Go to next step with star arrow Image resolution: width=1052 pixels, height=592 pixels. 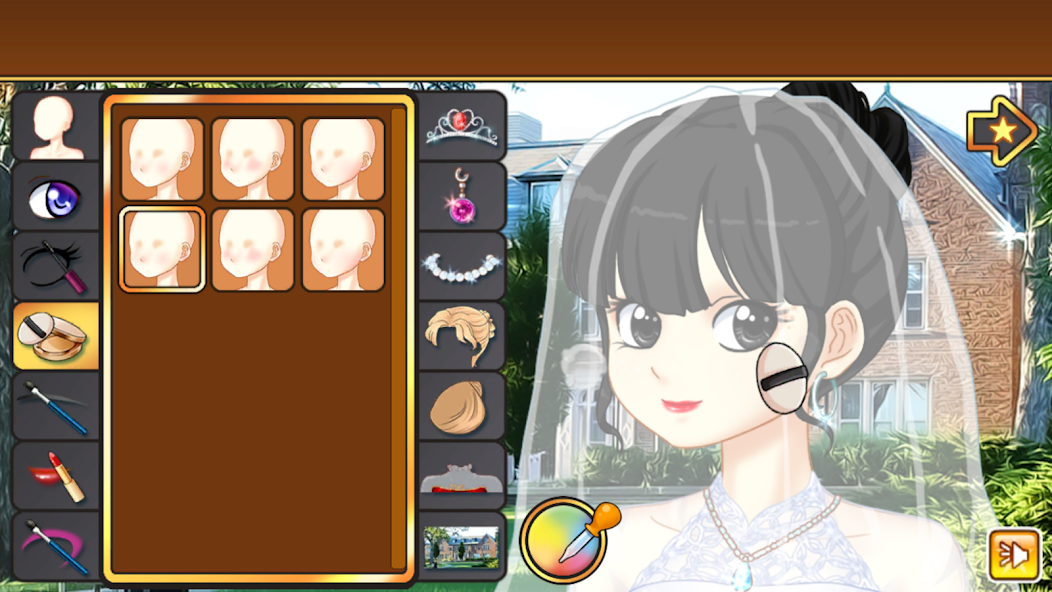[1000, 130]
